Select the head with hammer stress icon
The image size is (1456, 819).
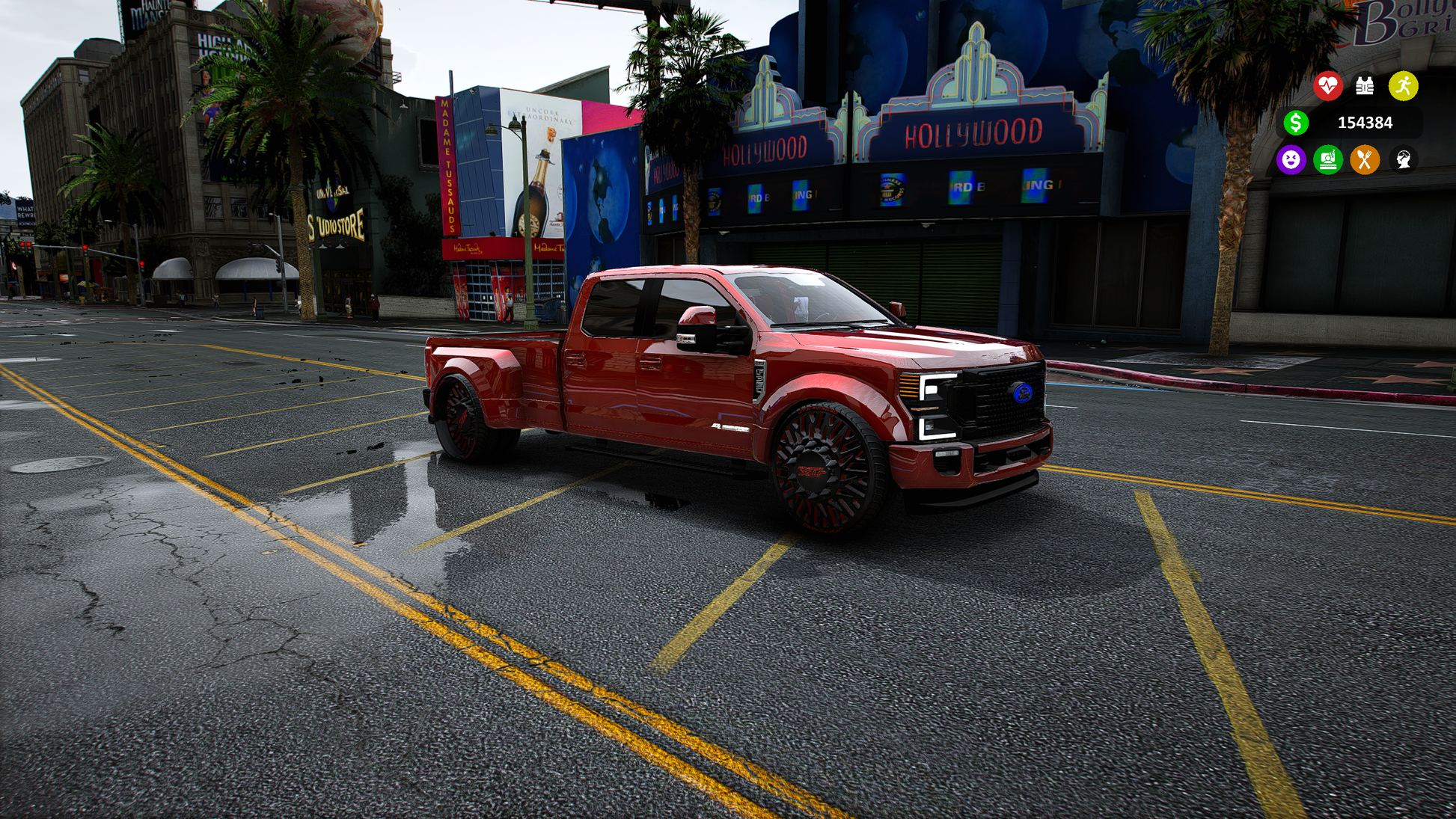(x=1403, y=159)
